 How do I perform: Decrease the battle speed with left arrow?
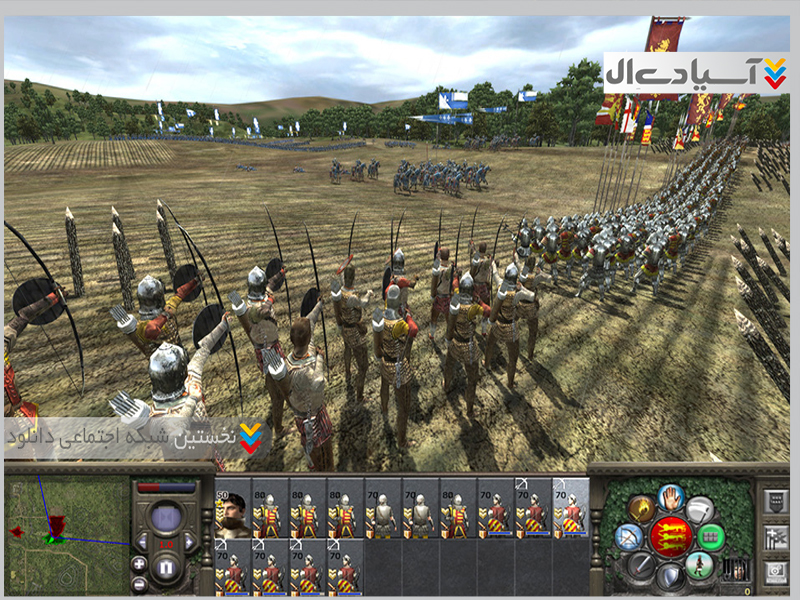(143, 543)
